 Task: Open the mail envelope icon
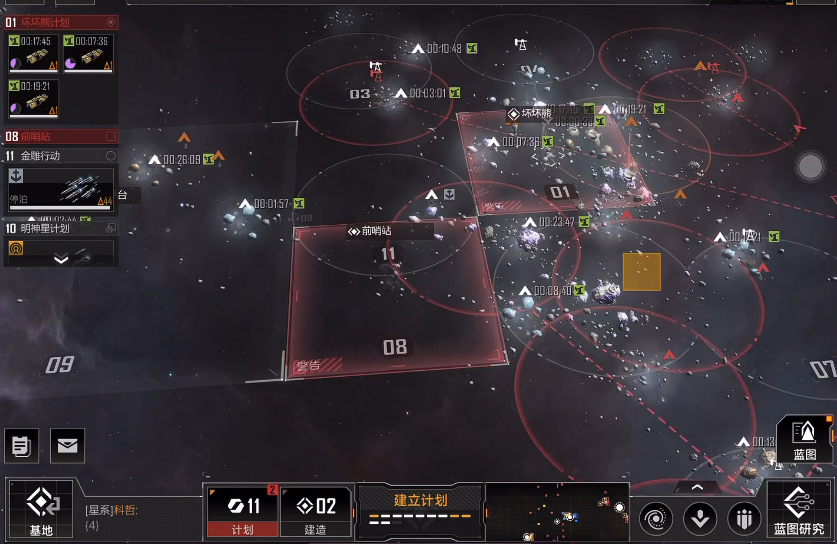67,446
